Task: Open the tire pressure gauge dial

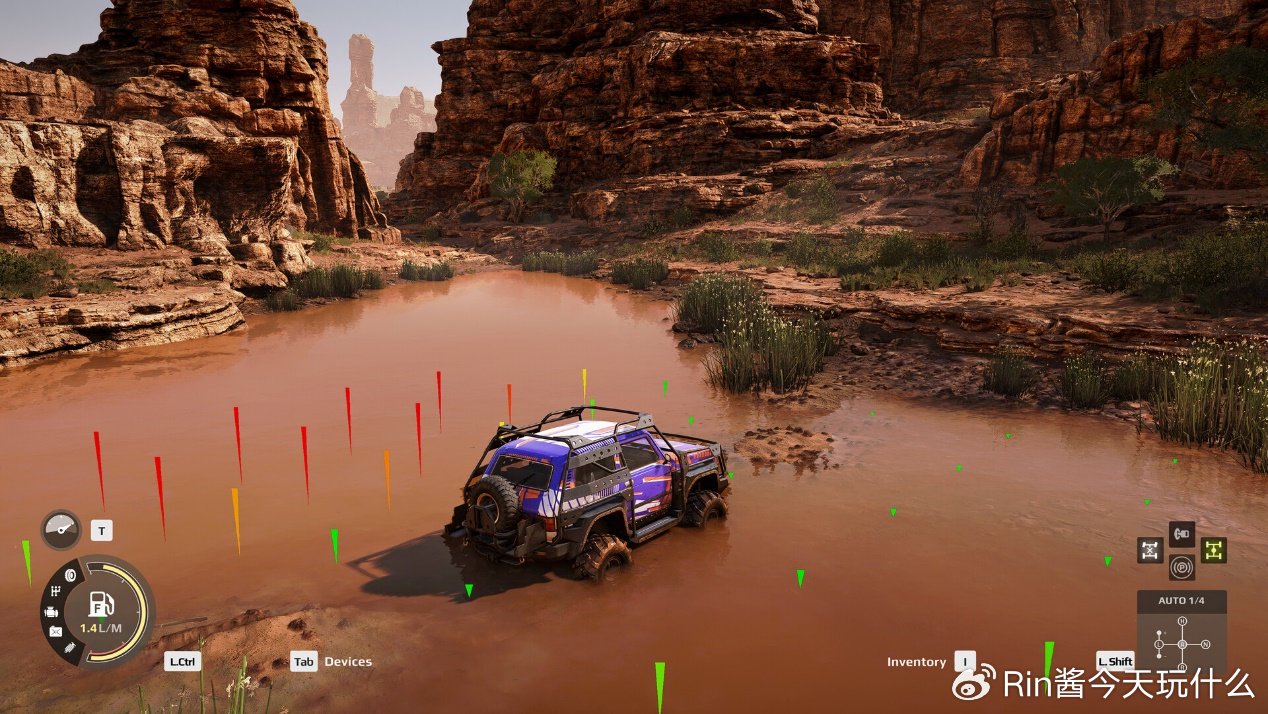Action: (x=61, y=529)
